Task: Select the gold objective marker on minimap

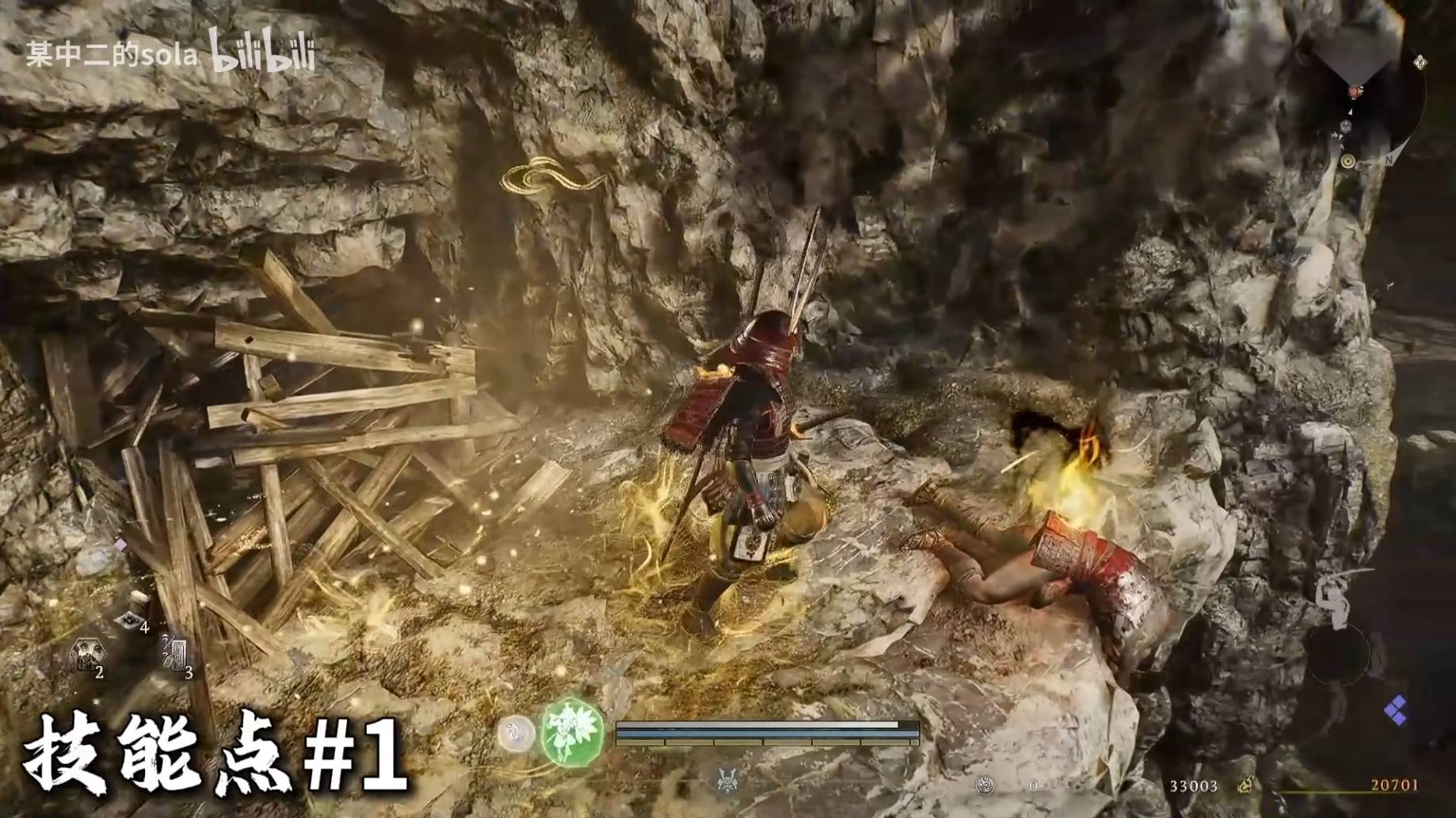Action: click(1347, 162)
